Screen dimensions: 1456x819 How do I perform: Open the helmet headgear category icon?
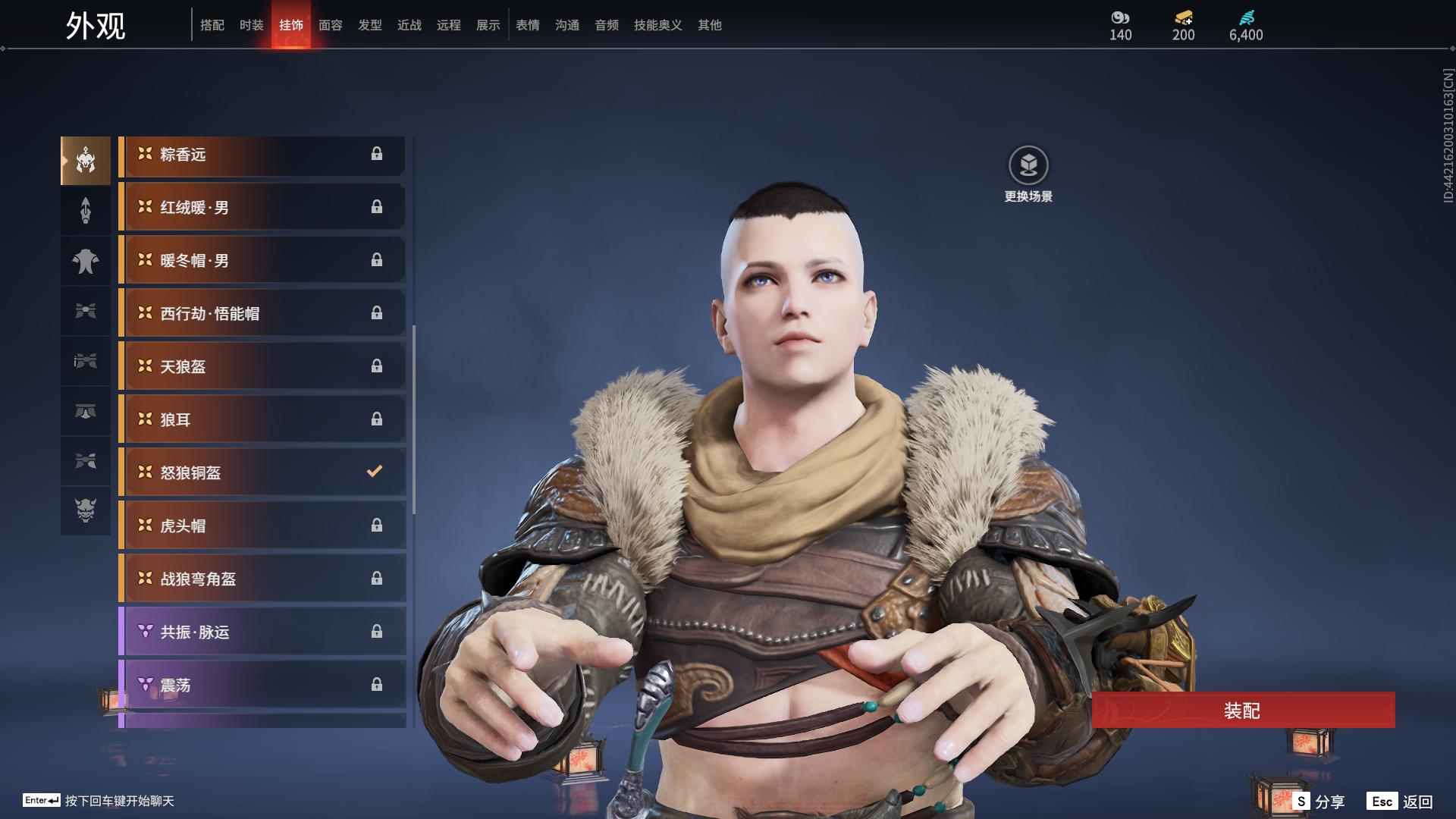coord(86,161)
